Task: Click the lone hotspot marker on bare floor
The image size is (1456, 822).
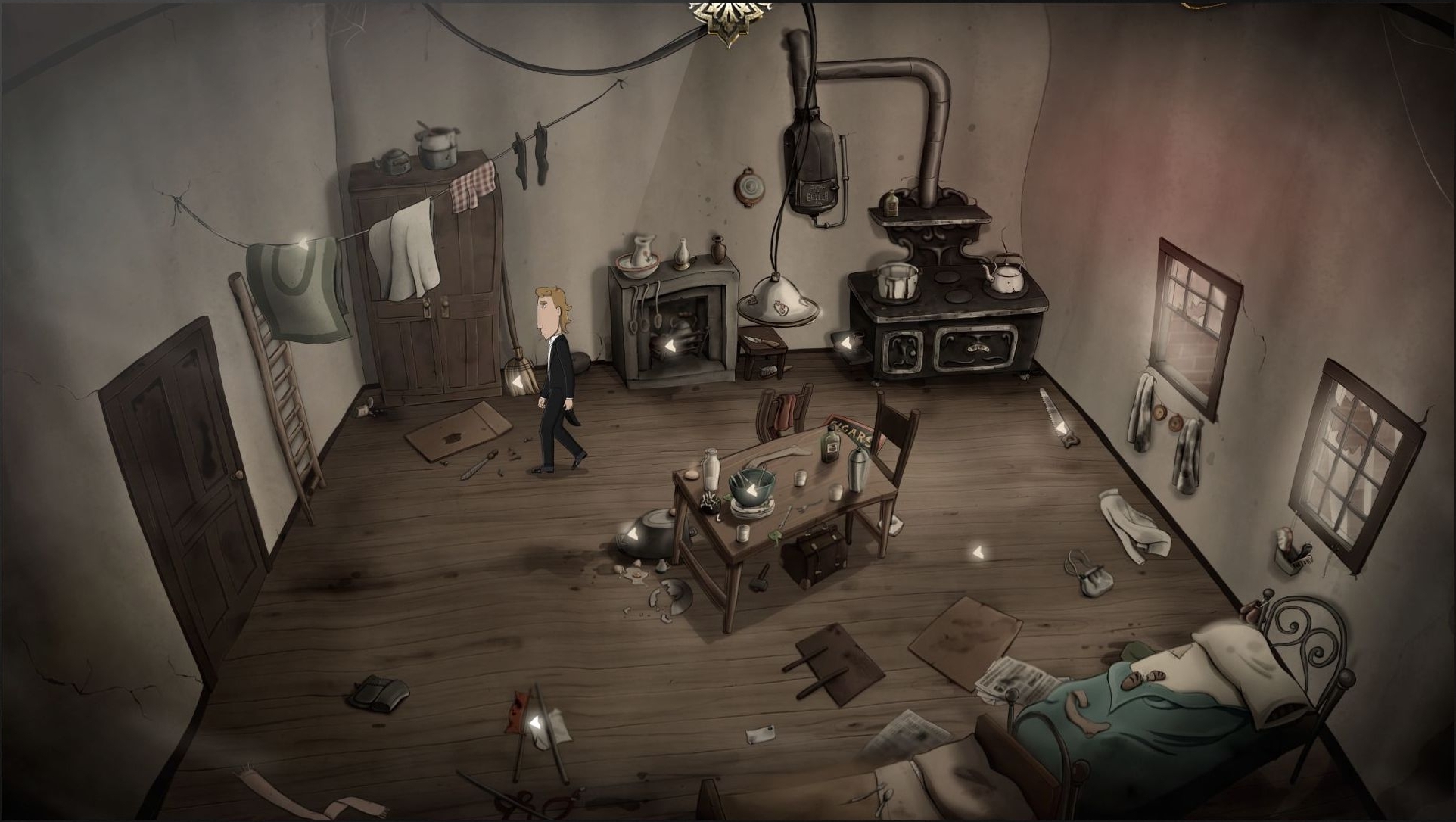Action: pos(977,552)
